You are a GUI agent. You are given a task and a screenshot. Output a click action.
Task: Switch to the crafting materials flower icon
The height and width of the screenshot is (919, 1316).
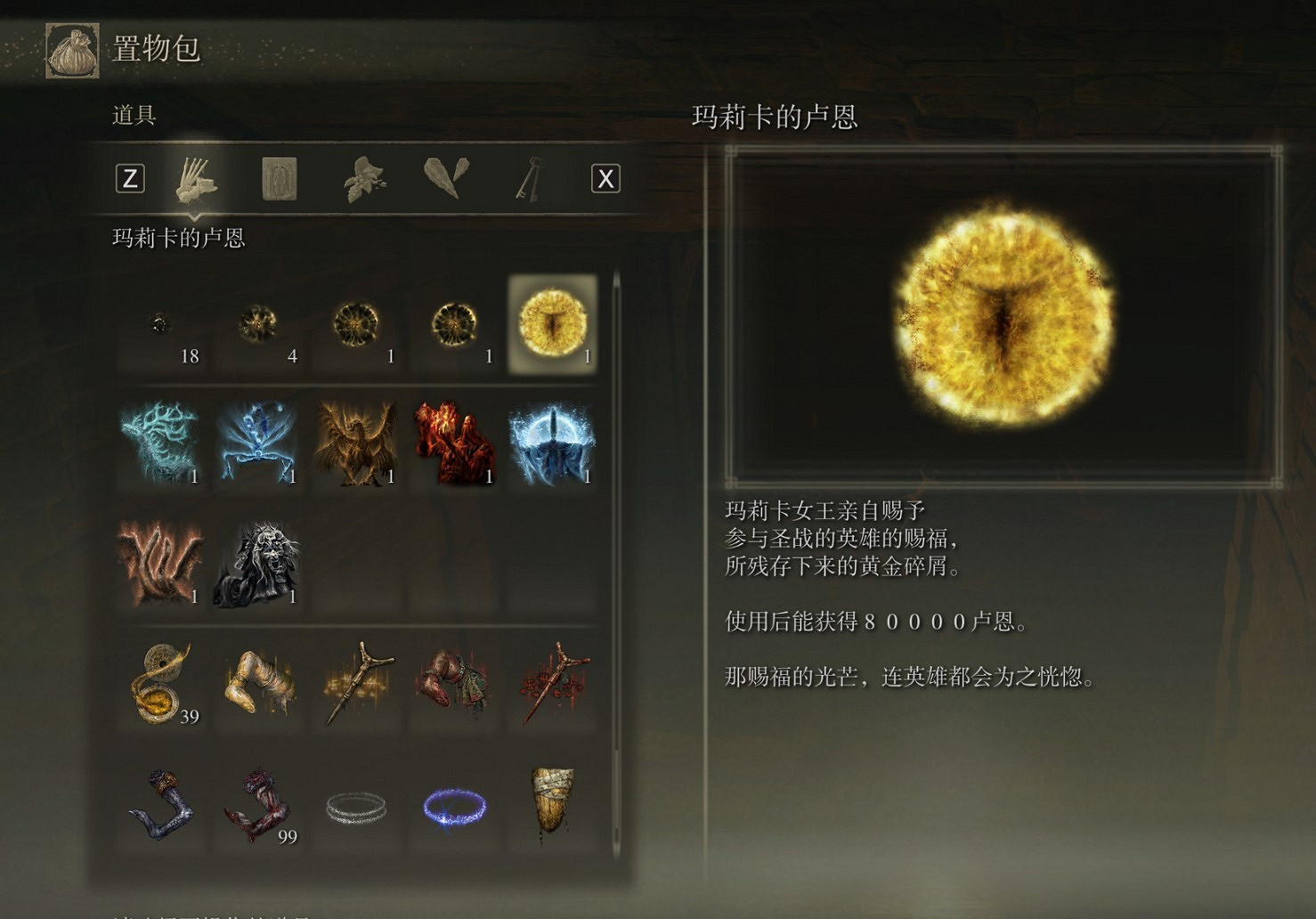[x=363, y=178]
